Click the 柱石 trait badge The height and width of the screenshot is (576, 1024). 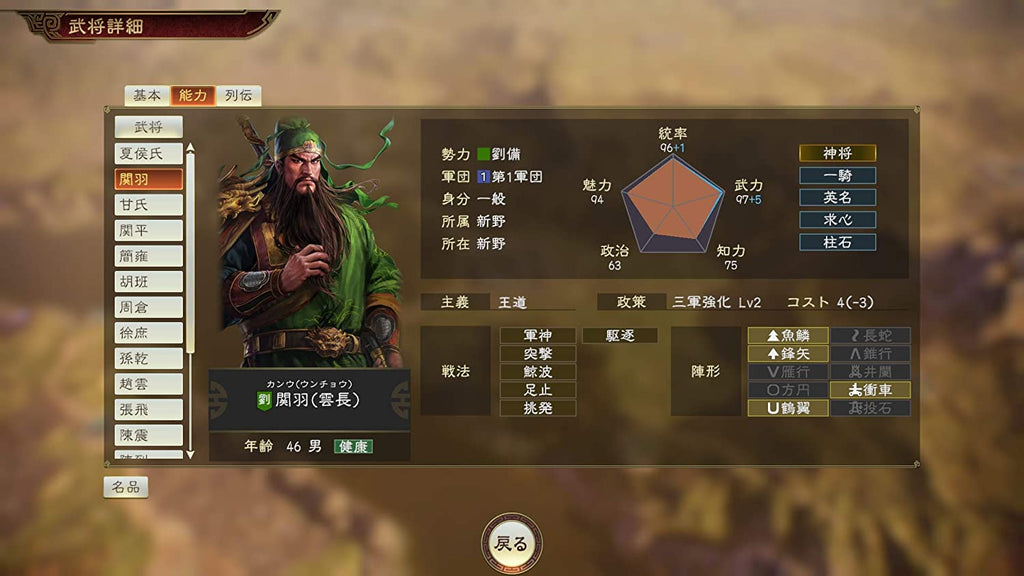coord(837,242)
